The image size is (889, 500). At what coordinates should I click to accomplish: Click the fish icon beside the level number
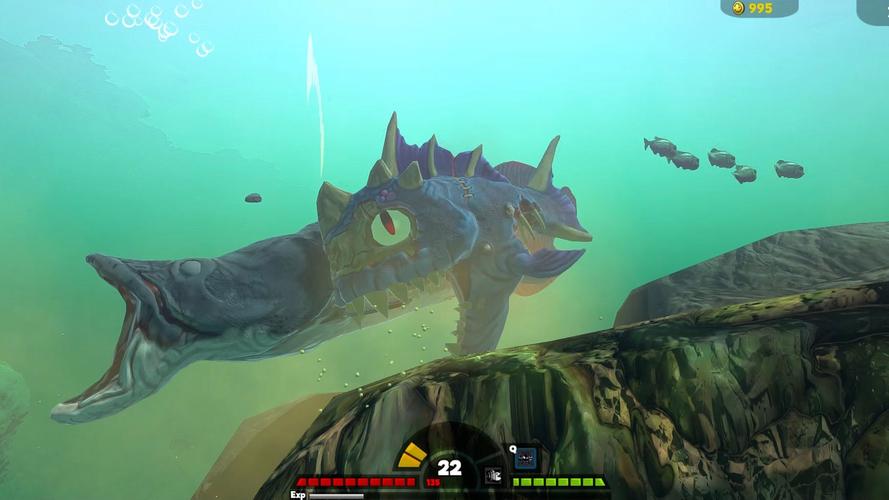(492, 475)
